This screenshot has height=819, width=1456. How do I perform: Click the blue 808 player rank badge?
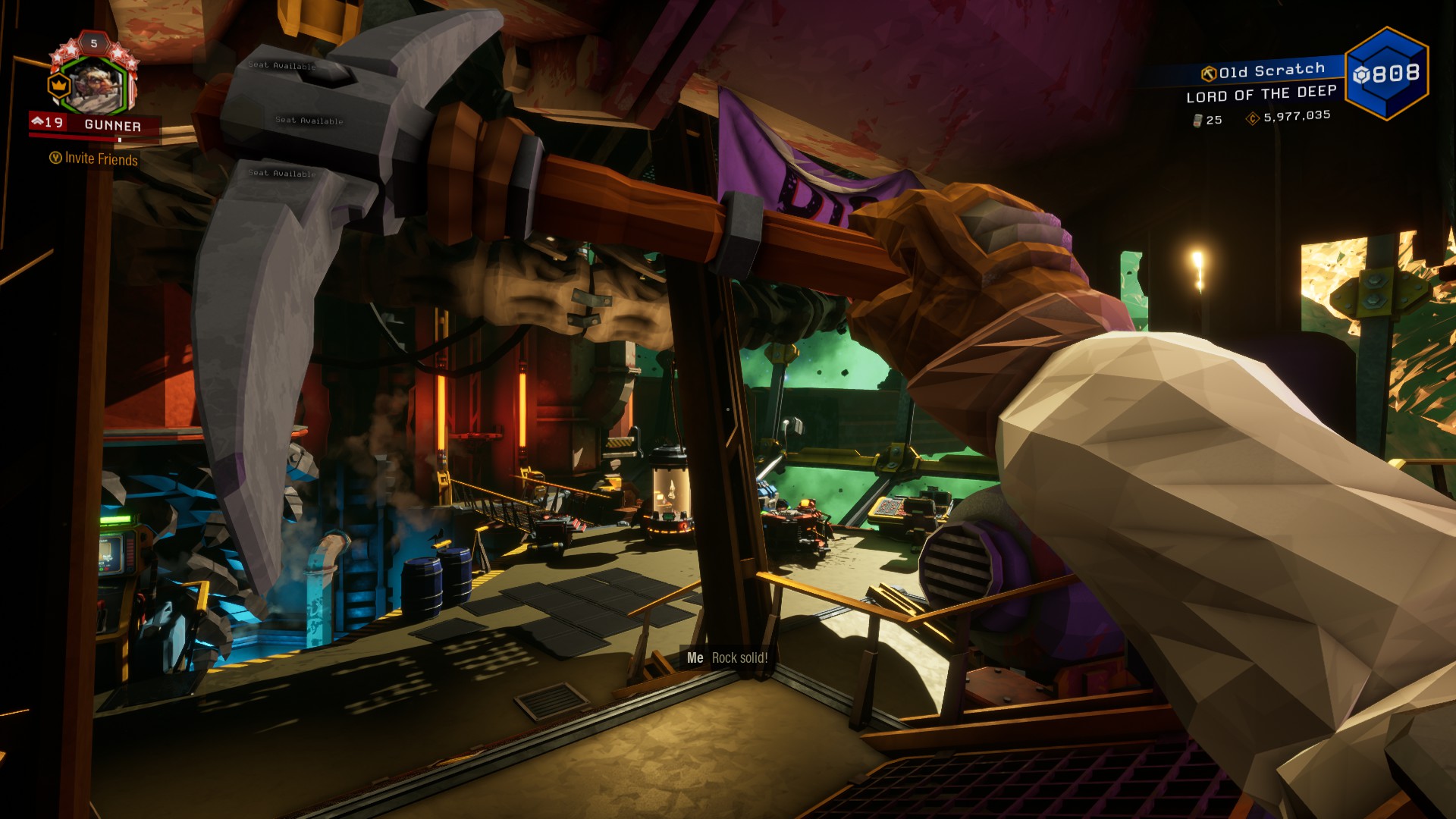tap(1386, 74)
